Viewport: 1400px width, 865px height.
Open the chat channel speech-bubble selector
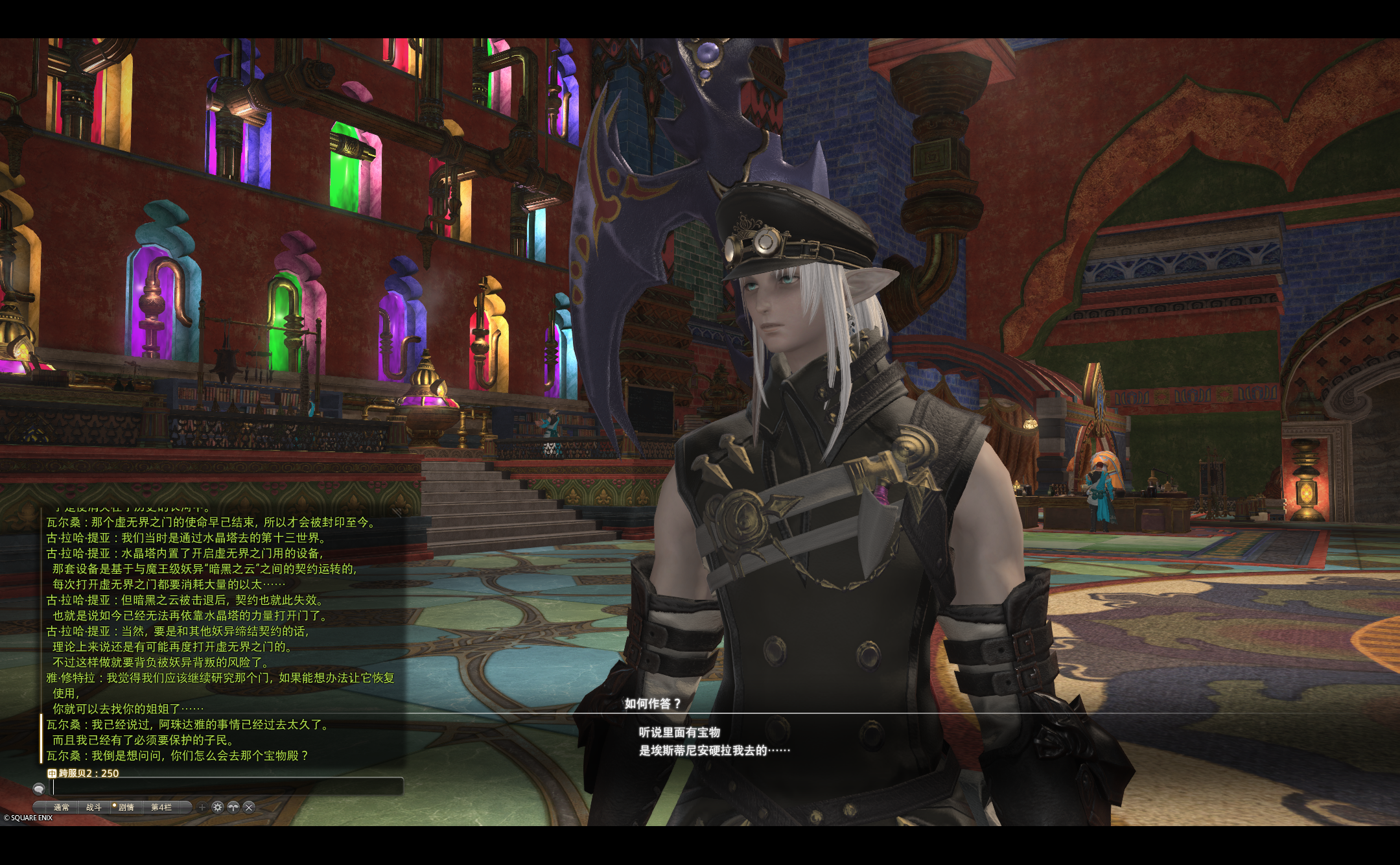coord(39,788)
